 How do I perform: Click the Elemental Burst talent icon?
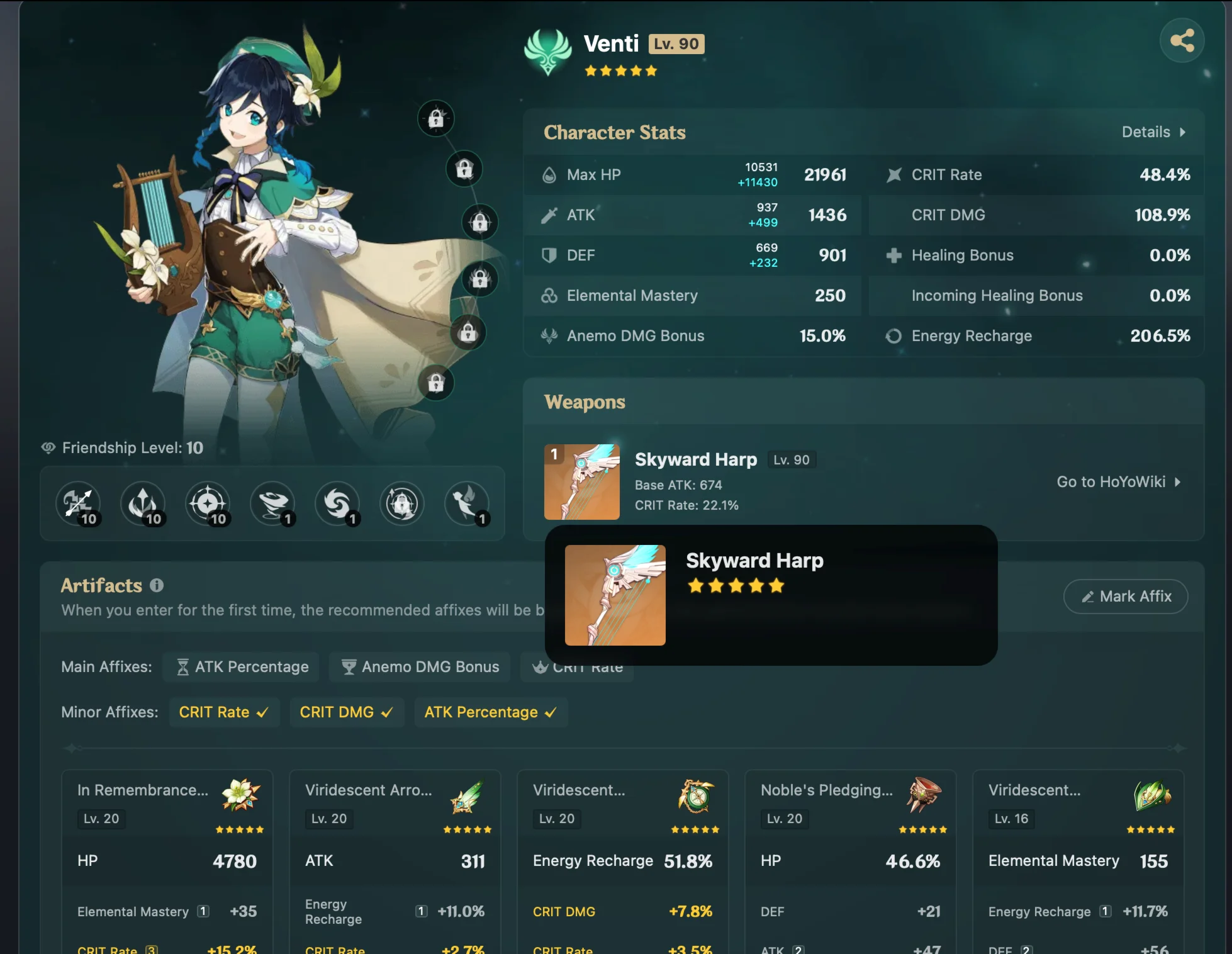(208, 503)
